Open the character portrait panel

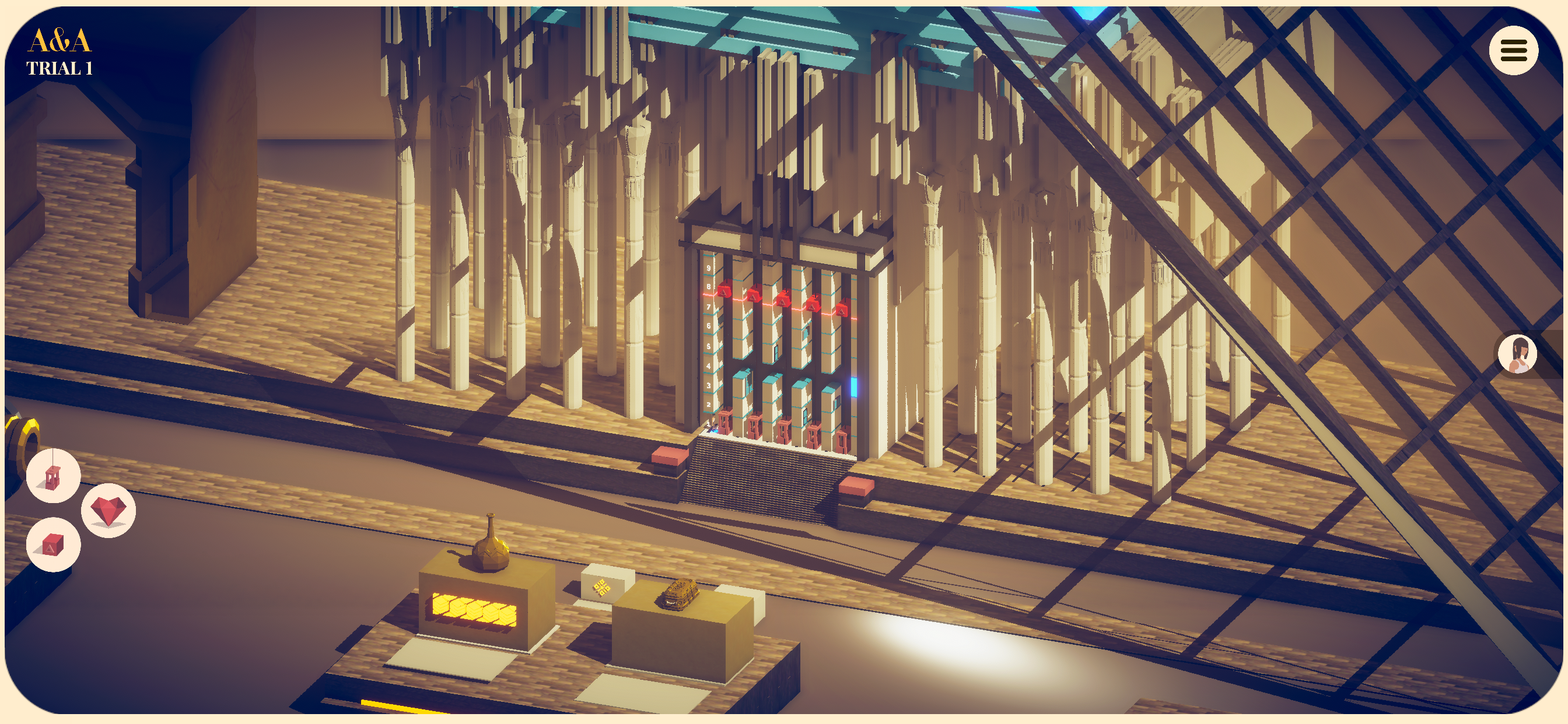1517,353
